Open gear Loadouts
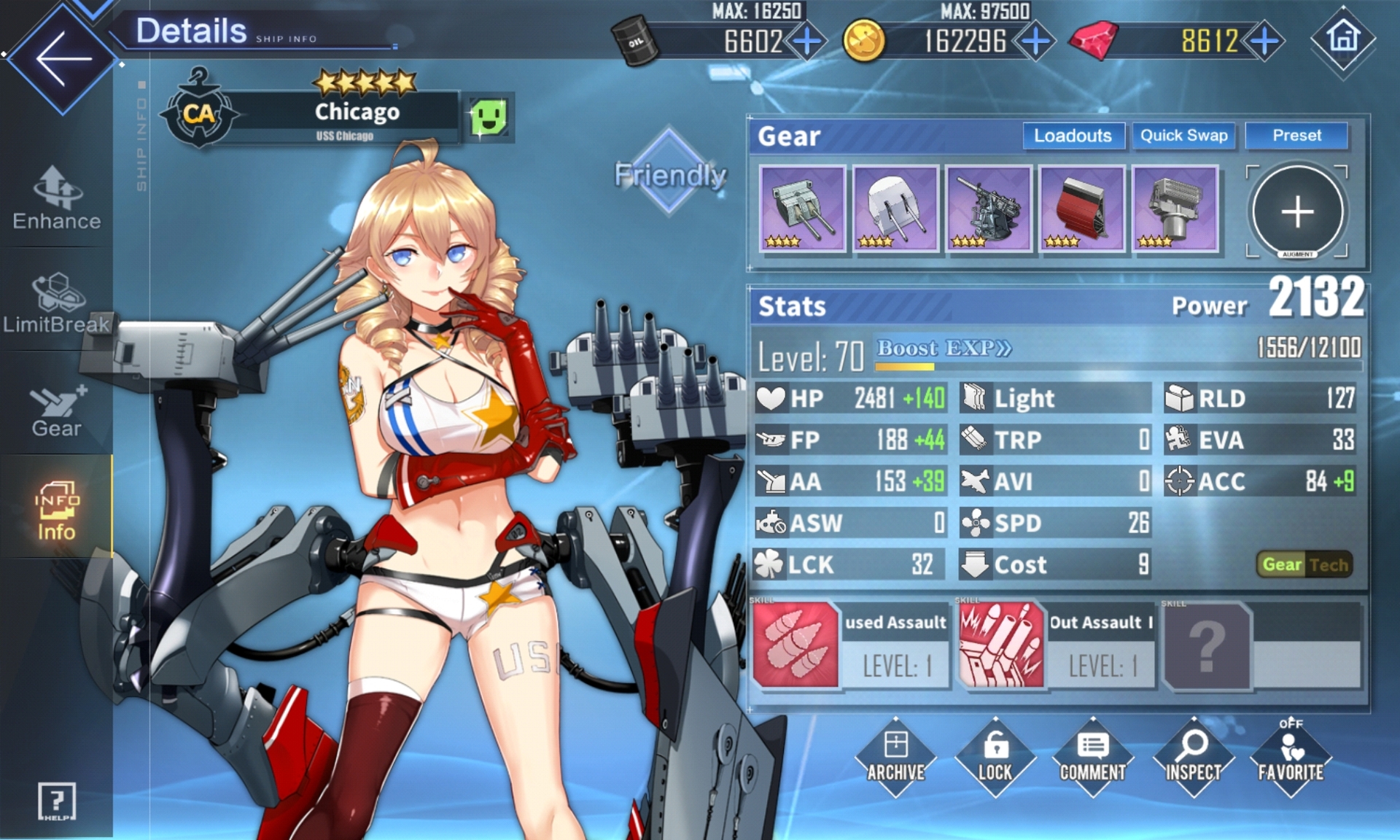The height and width of the screenshot is (840, 1400). pos(1073,136)
